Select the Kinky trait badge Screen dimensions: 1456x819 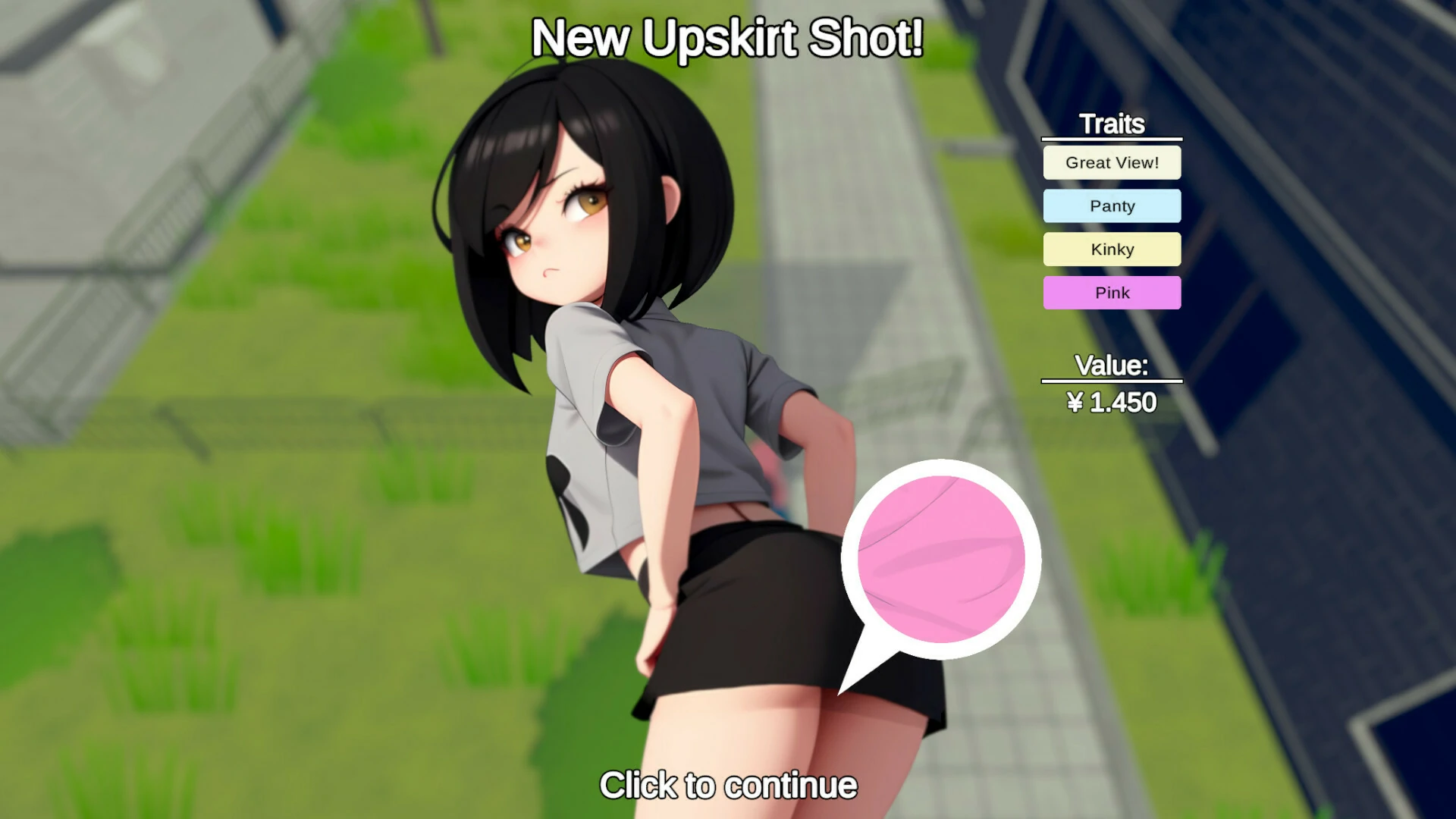pyautogui.click(x=1112, y=249)
